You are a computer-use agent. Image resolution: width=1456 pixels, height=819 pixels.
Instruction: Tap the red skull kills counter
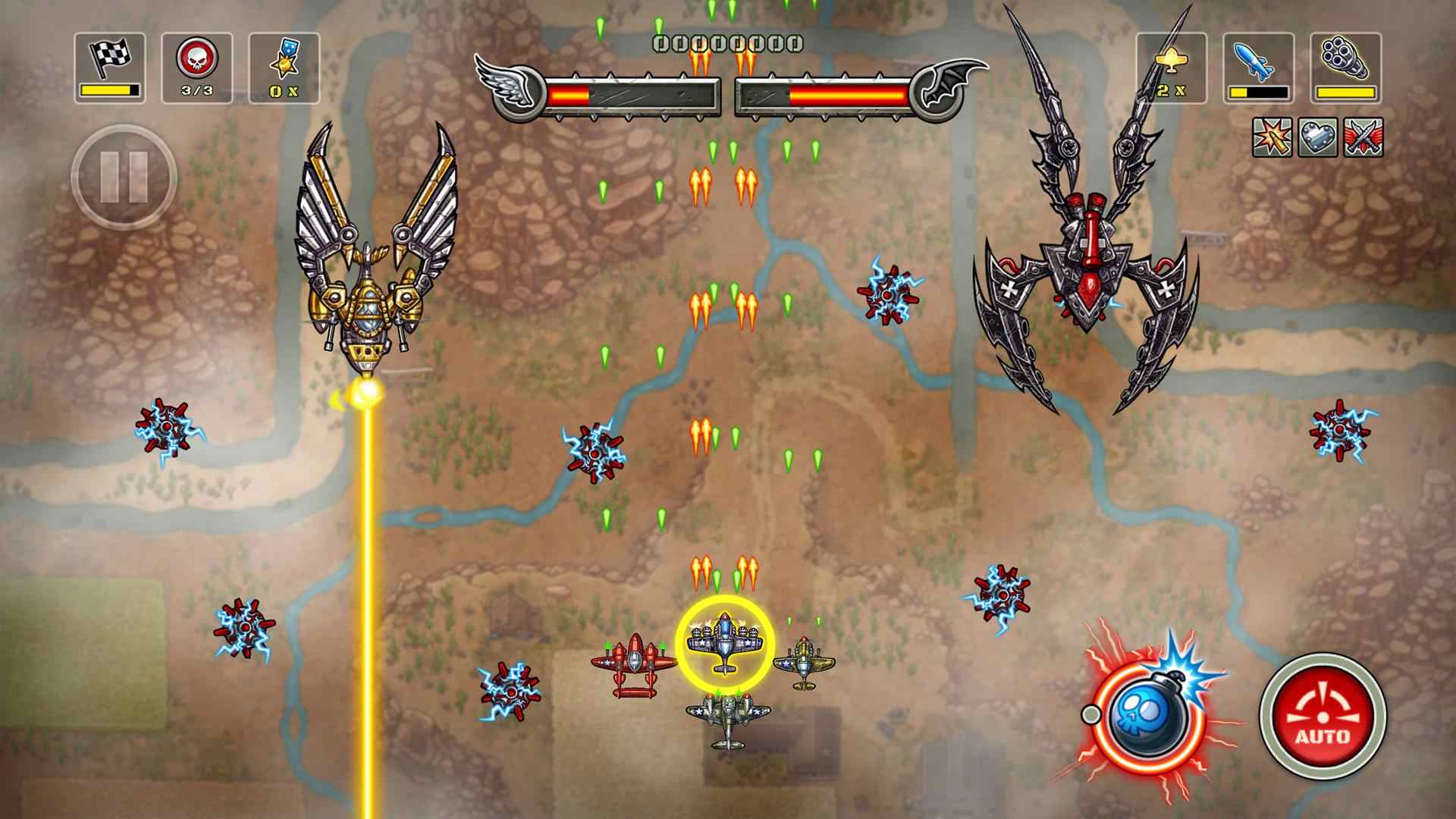[x=197, y=67]
